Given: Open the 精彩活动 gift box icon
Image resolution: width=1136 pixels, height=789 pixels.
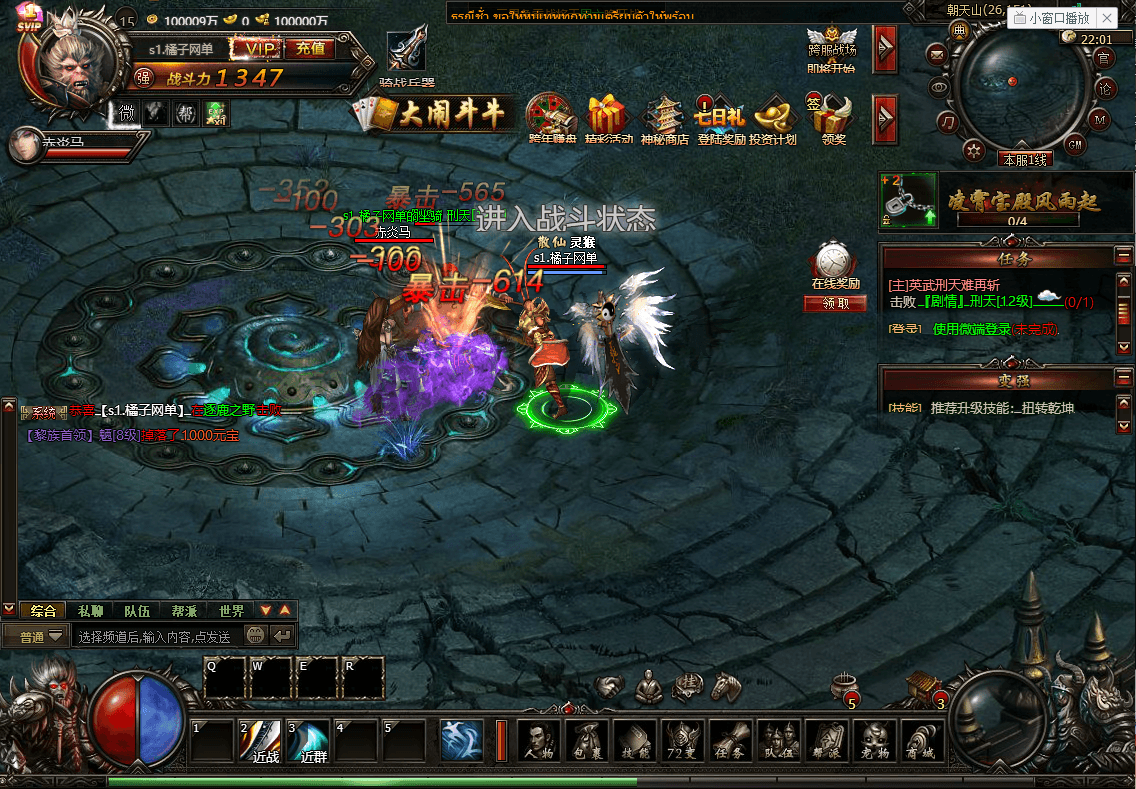Looking at the screenshot, I should tap(608, 118).
